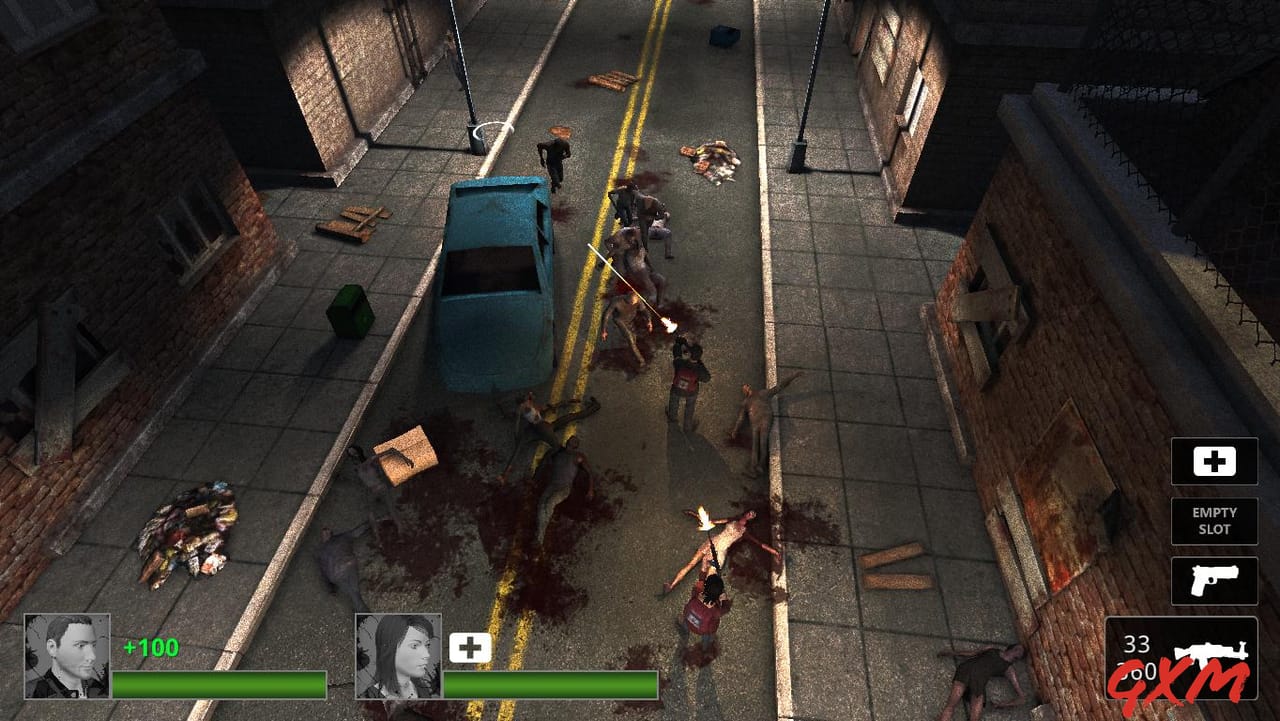Select the first aid kit item slot
1280x721 pixels.
coord(1214,461)
